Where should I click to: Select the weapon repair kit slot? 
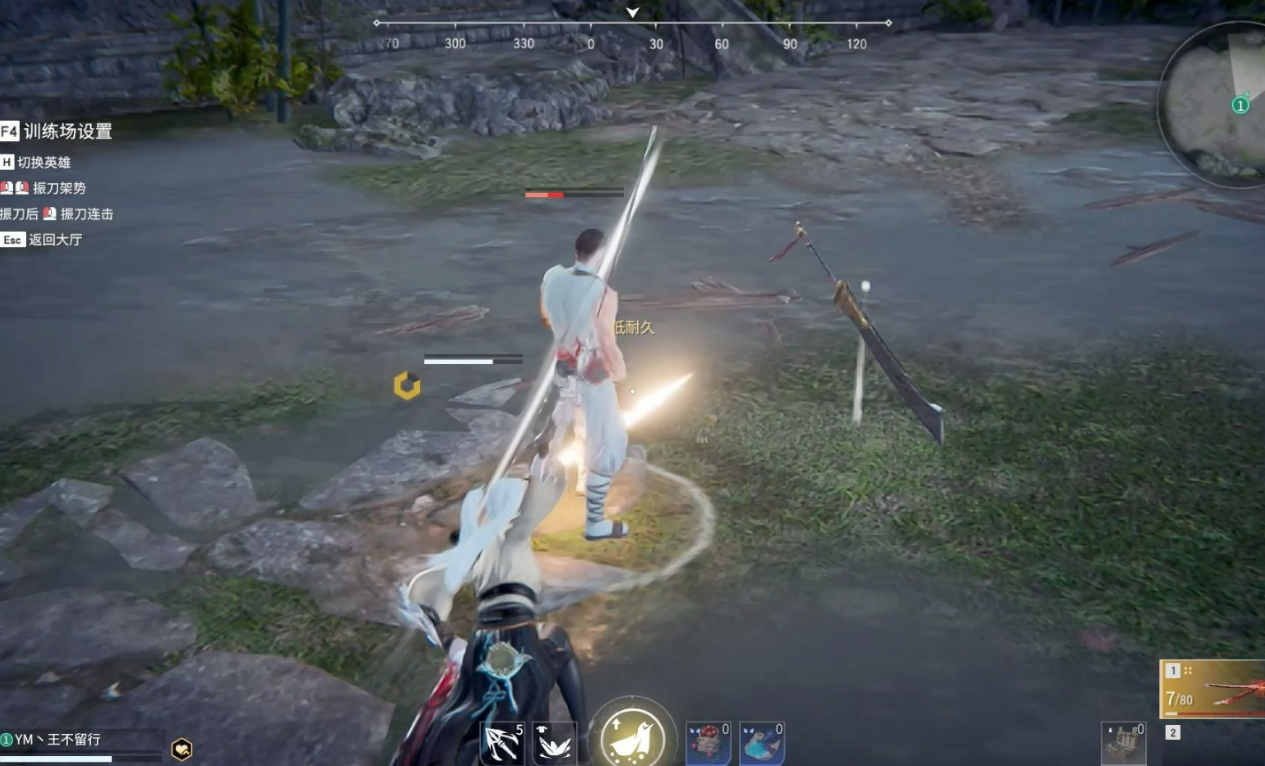tap(1123, 743)
